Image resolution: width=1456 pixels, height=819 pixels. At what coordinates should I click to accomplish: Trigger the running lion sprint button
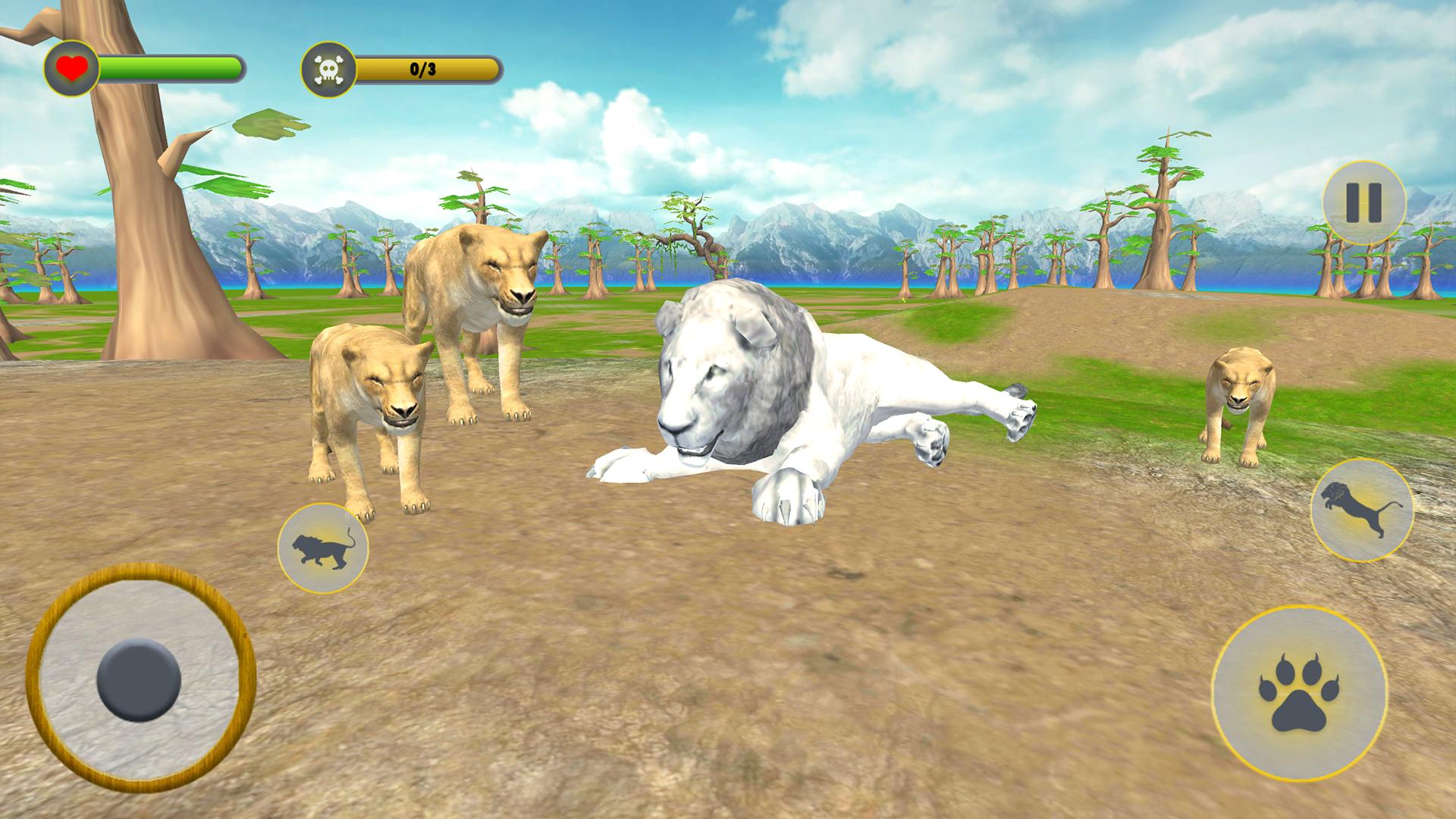tap(323, 548)
